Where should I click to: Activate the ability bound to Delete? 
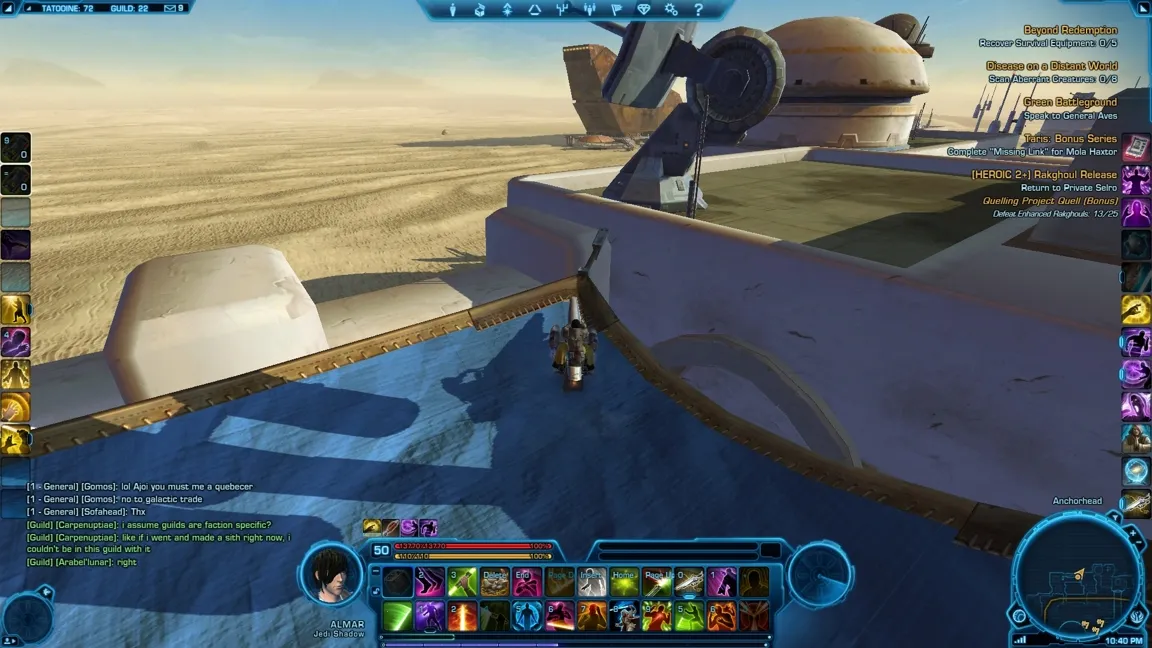pos(495,582)
